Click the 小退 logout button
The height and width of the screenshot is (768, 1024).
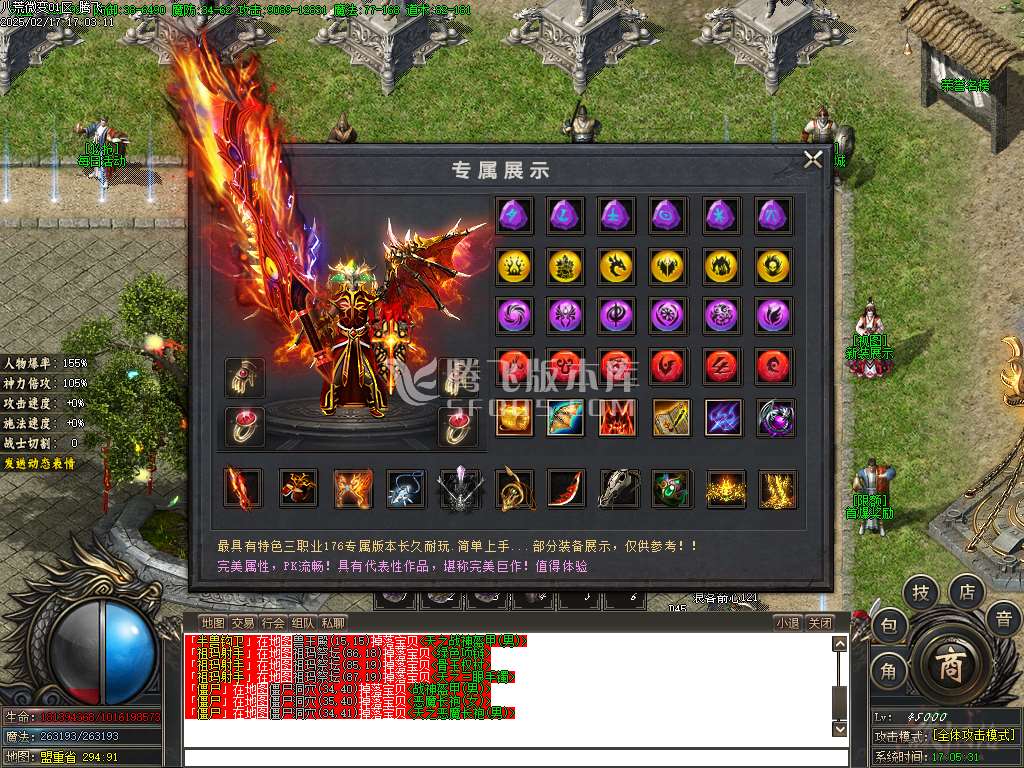pyautogui.click(x=788, y=623)
